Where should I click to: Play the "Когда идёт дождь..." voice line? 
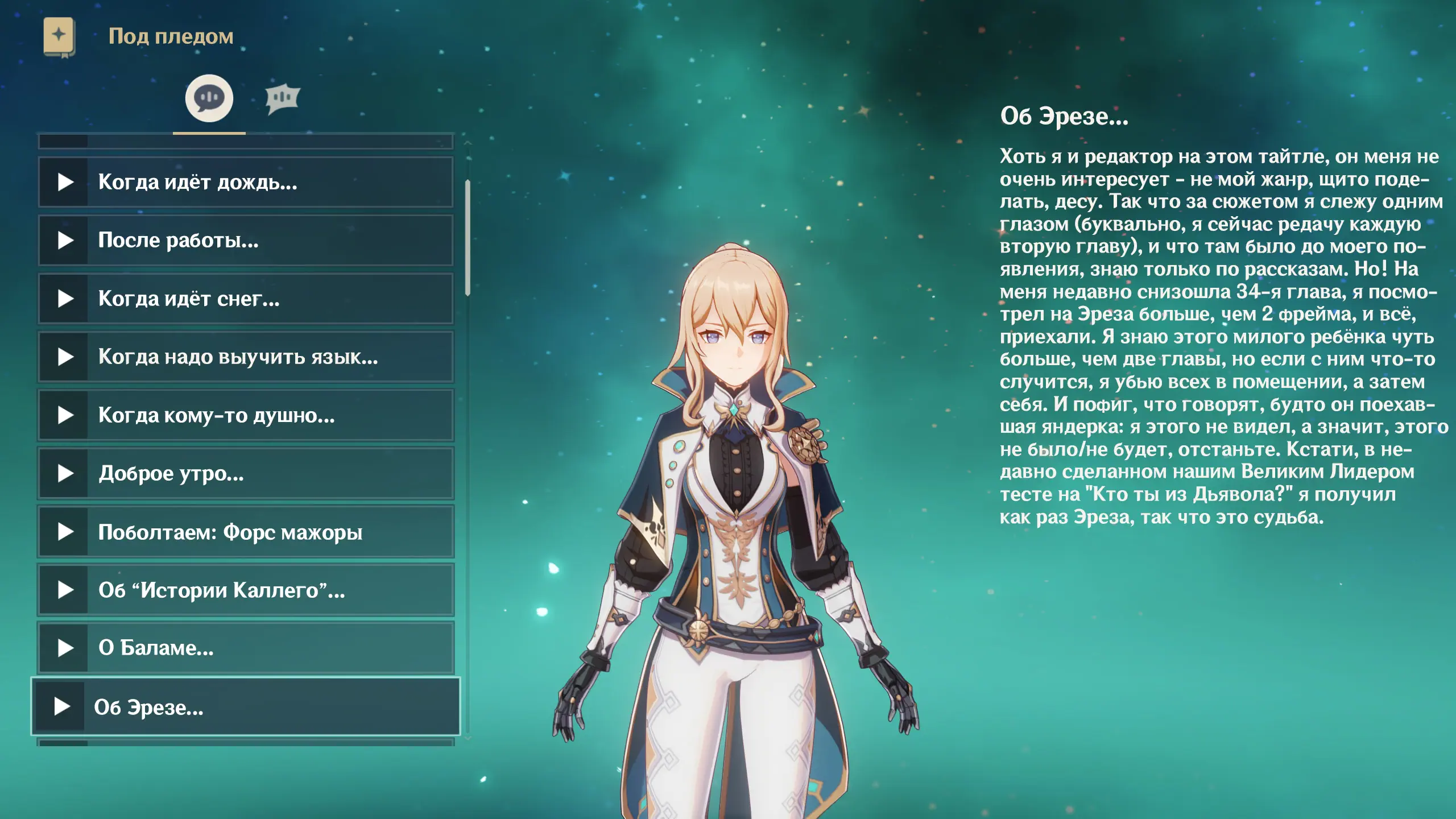click(x=246, y=182)
